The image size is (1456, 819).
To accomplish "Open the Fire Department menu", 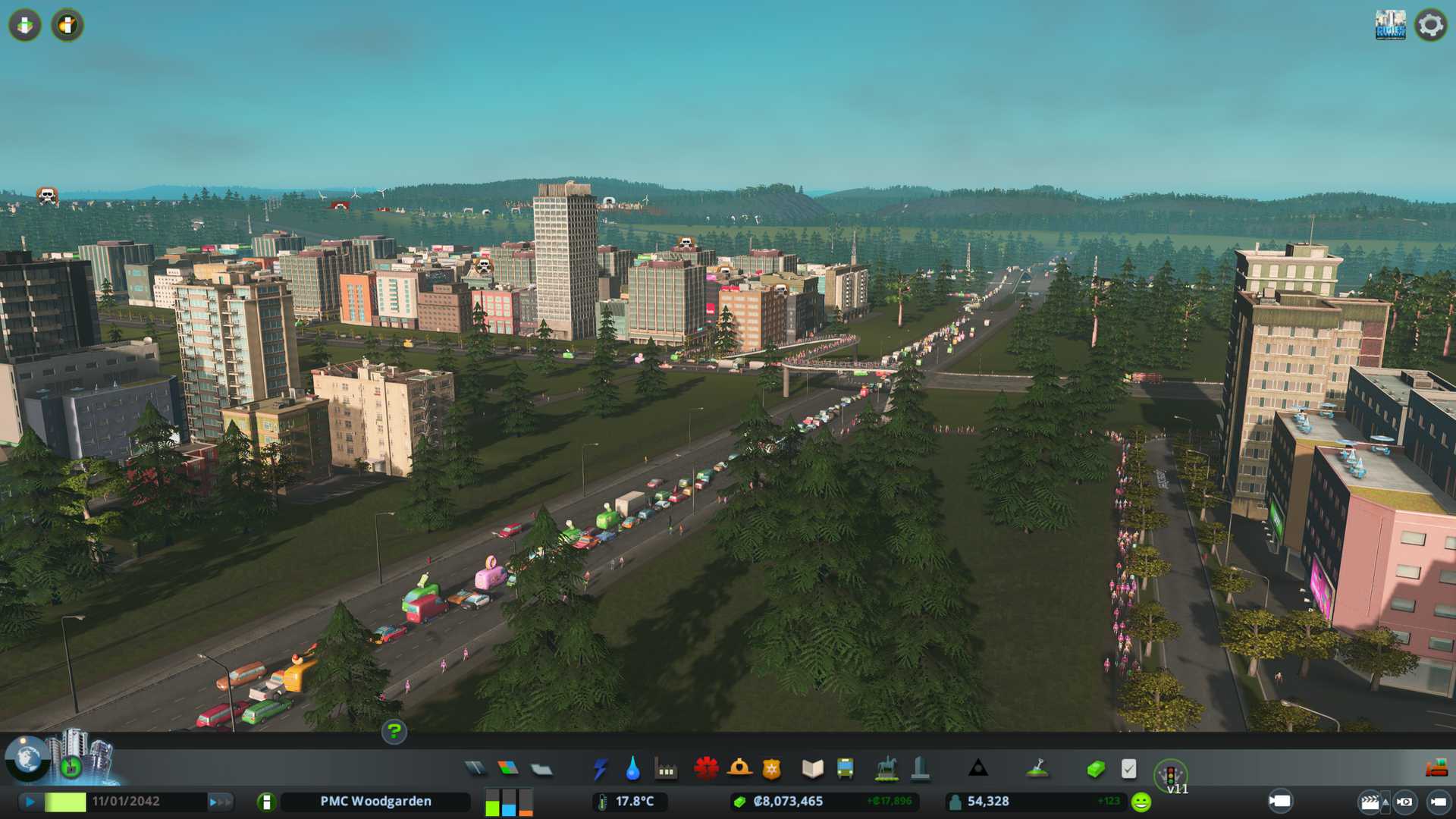I will point(739,769).
